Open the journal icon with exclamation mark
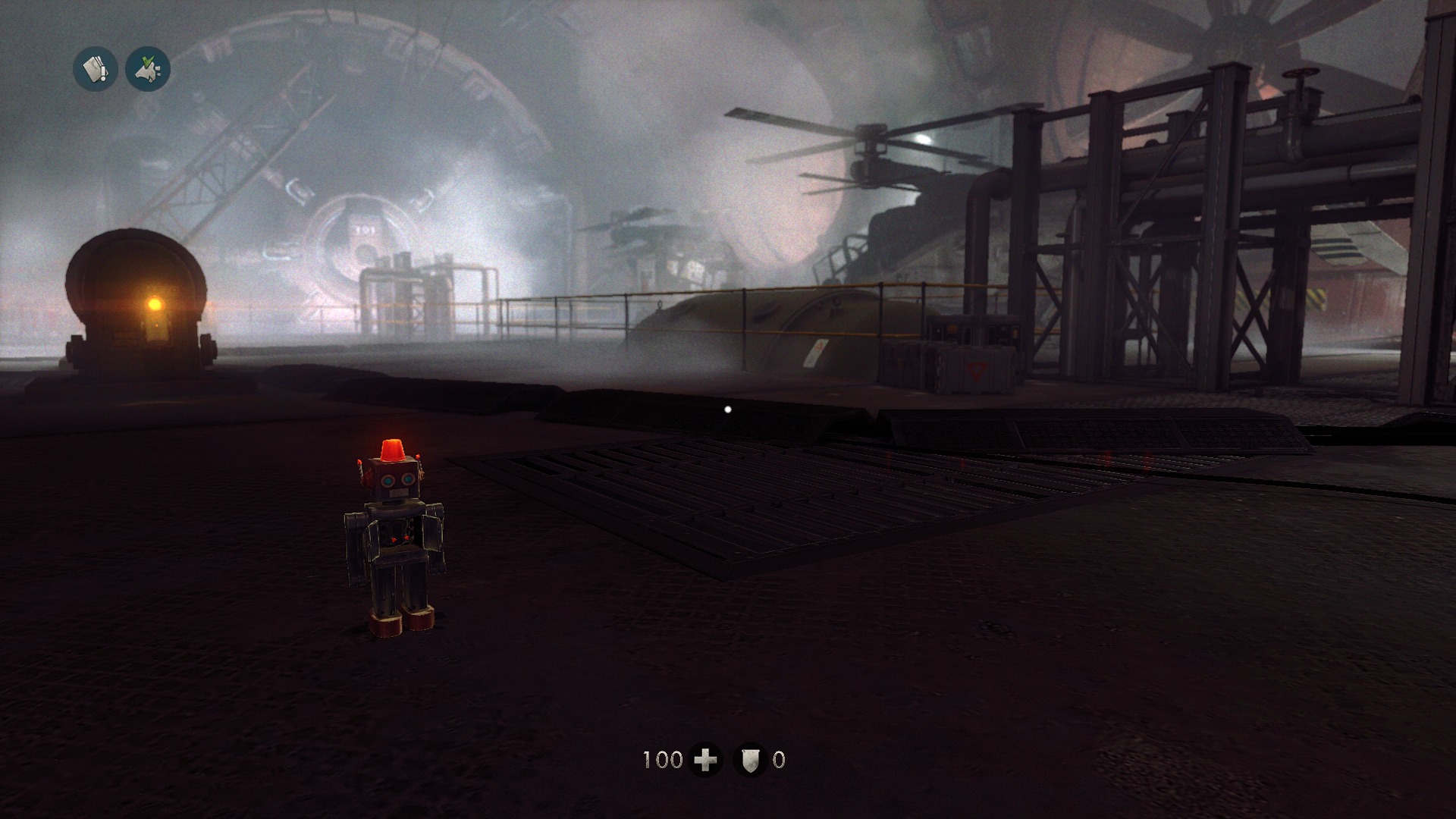This screenshot has height=819, width=1456. (x=95, y=70)
